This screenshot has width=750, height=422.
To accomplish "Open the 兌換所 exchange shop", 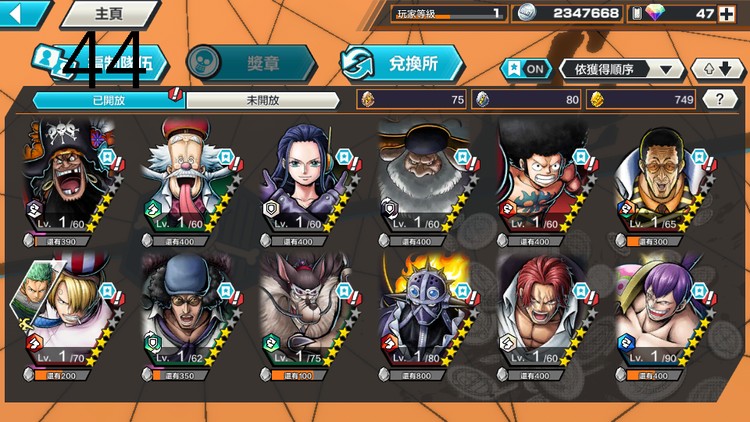I will click(402, 62).
